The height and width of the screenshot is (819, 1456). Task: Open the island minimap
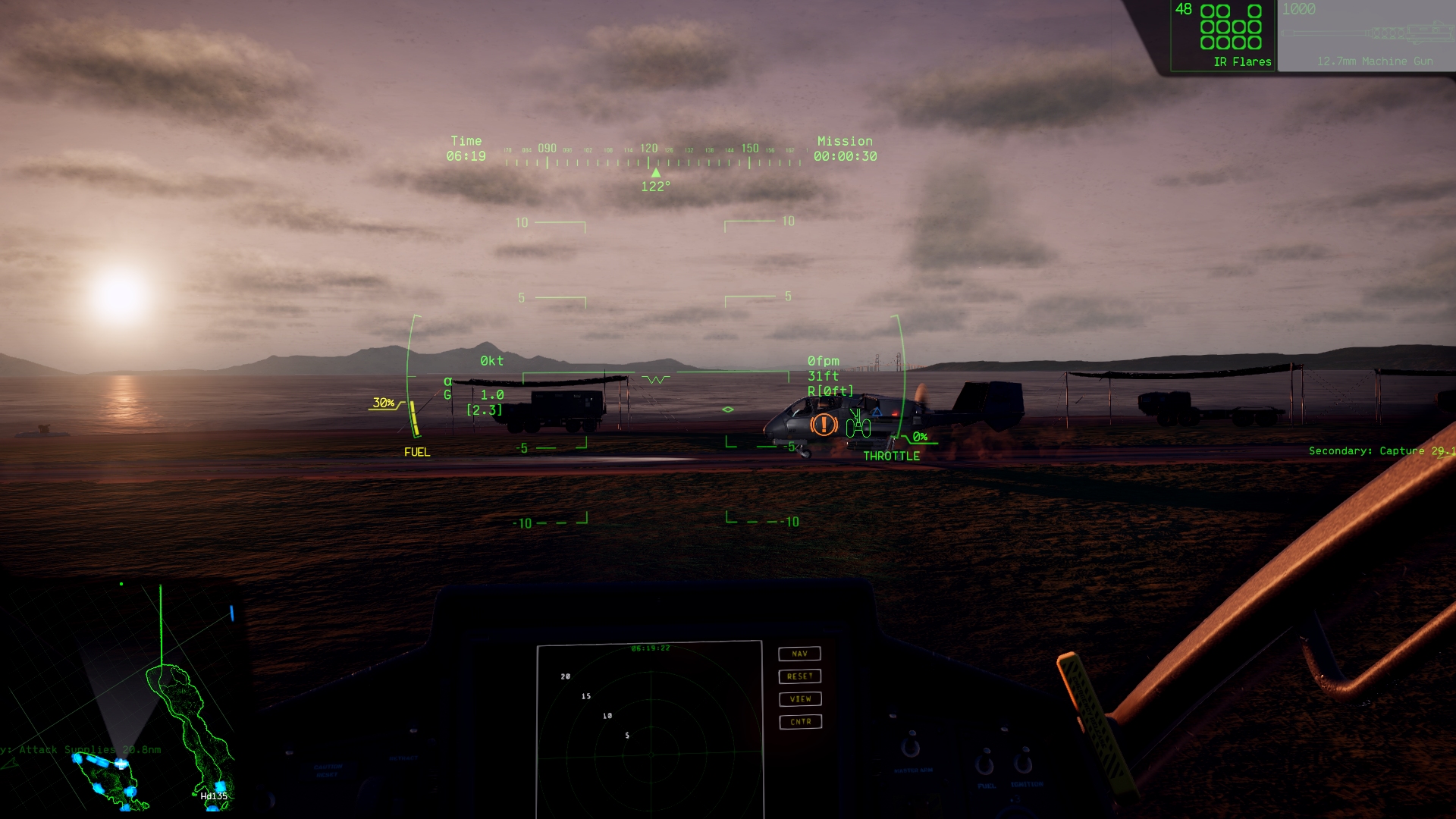click(x=121, y=696)
